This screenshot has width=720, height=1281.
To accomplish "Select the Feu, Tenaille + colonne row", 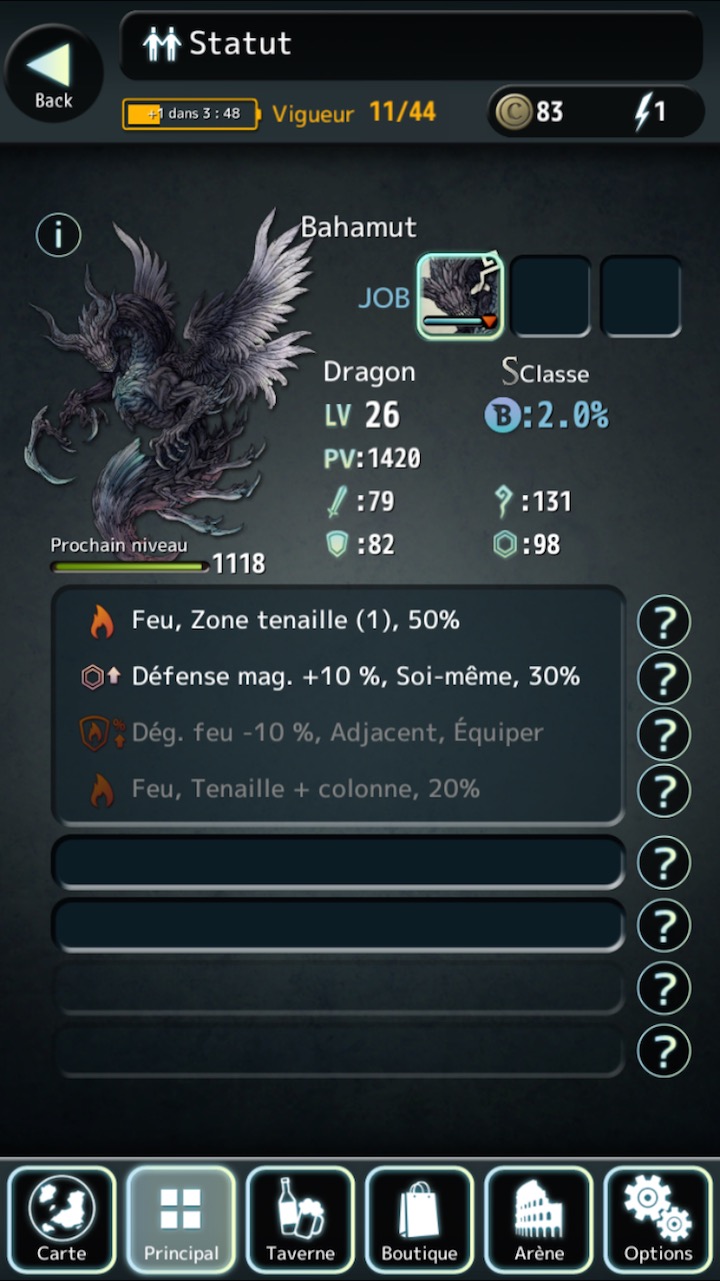I will 338,789.
